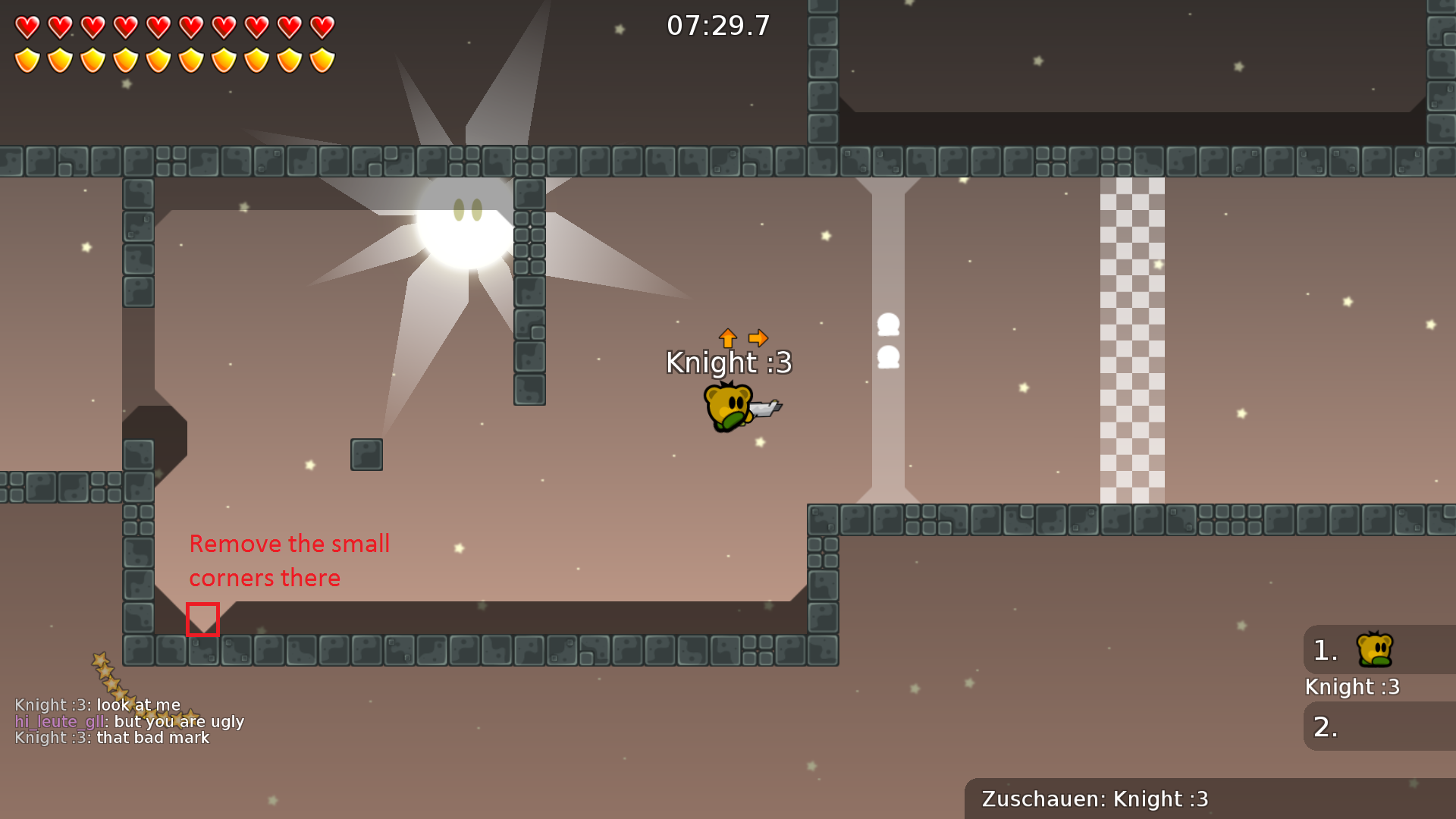Viewport: 1456px width, 819px height.
Task: Select the scoreboard rank 1. entry
Action: pyautogui.click(x=1324, y=649)
